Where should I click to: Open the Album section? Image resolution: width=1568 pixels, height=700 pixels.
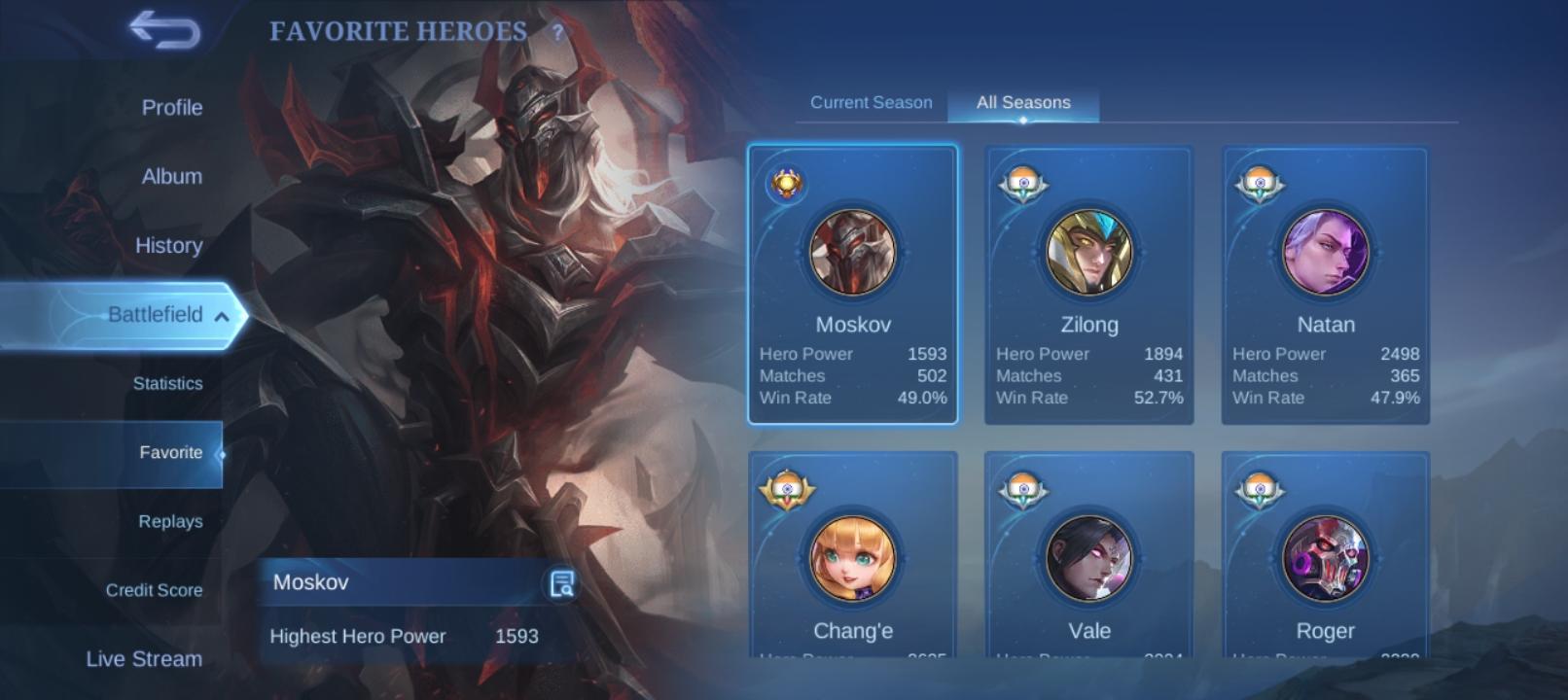pos(171,176)
